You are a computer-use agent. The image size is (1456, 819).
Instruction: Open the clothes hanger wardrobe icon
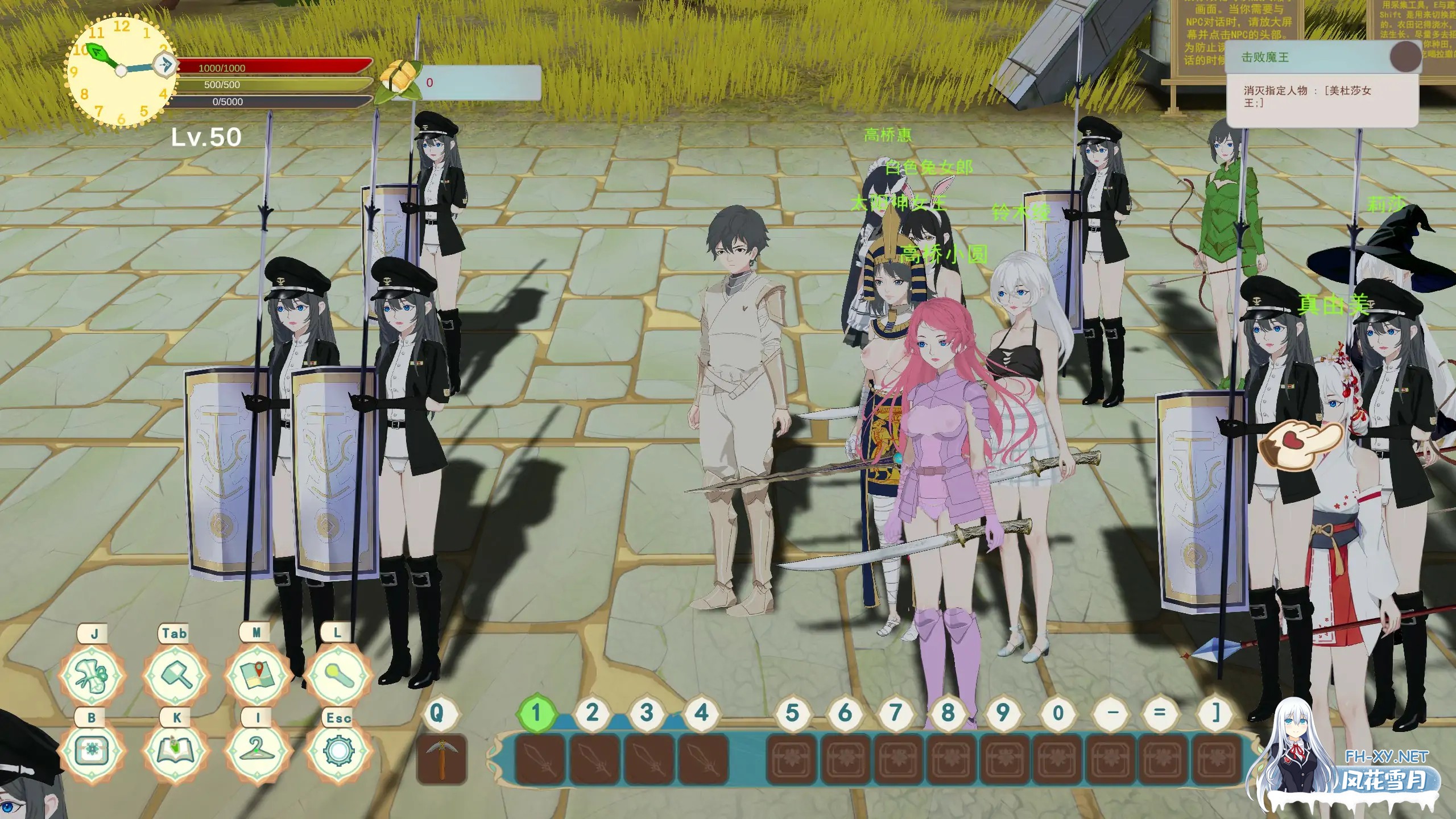[257, 751]
